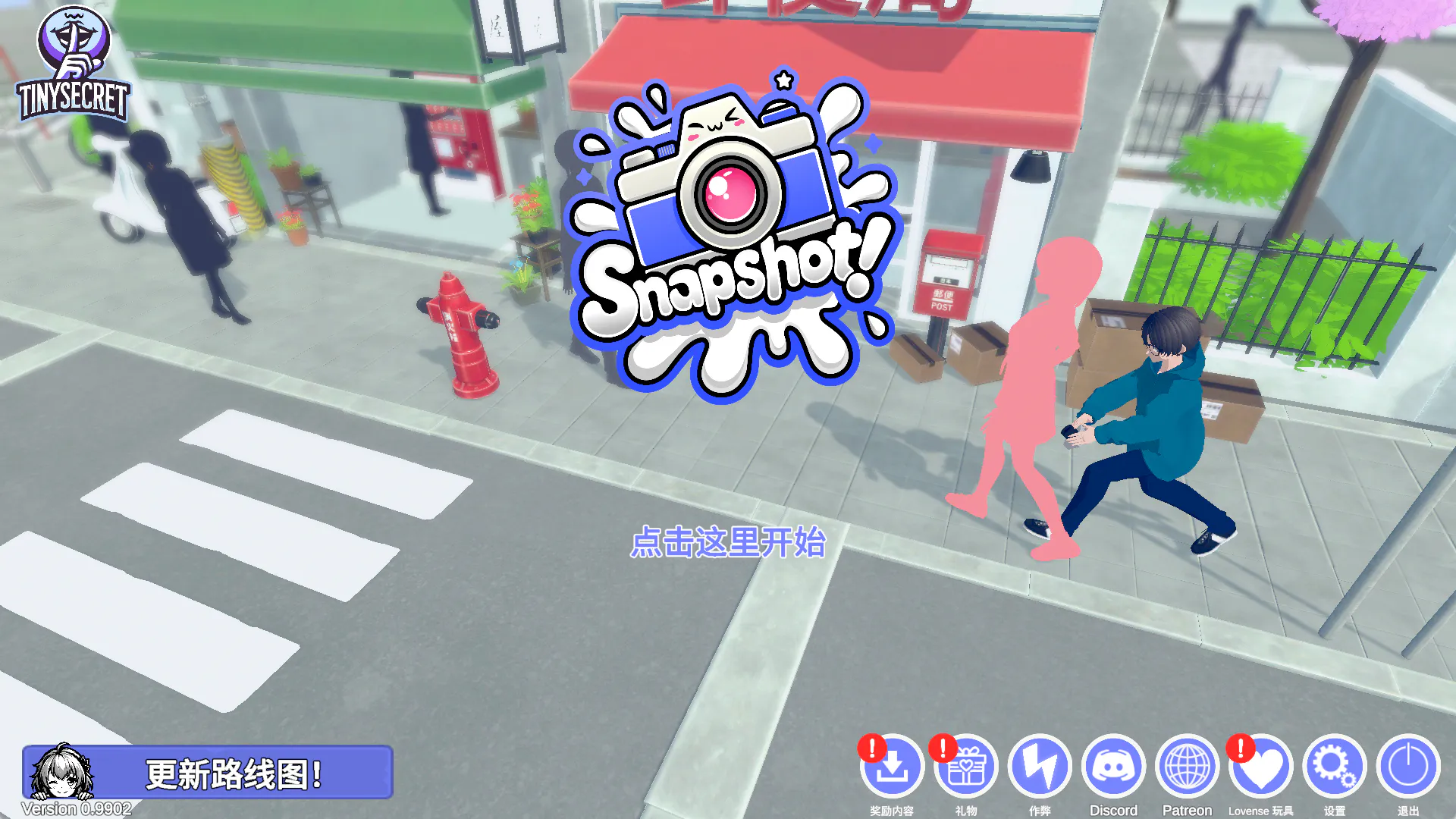The image size is (1456, 819).
Task: Open the 礼物 gift box menu
Action: 965,767
